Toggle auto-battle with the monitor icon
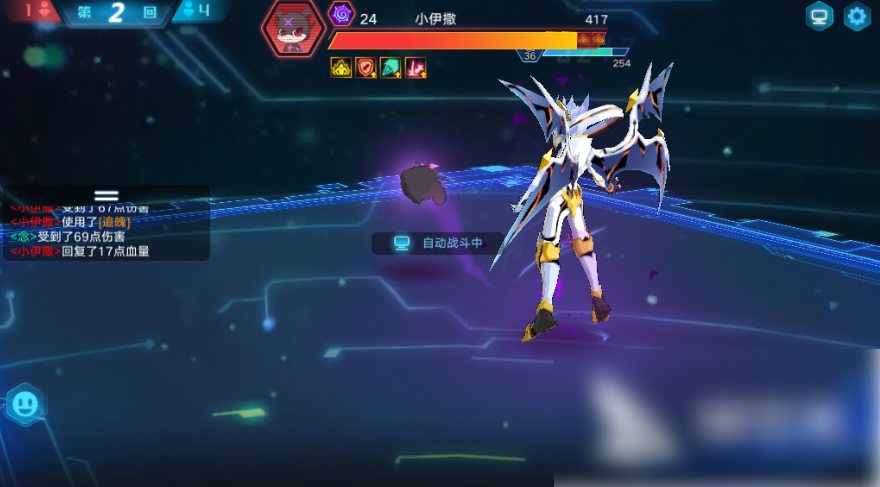The width and height of the screenshot is (880, 487). click(820, 16)
